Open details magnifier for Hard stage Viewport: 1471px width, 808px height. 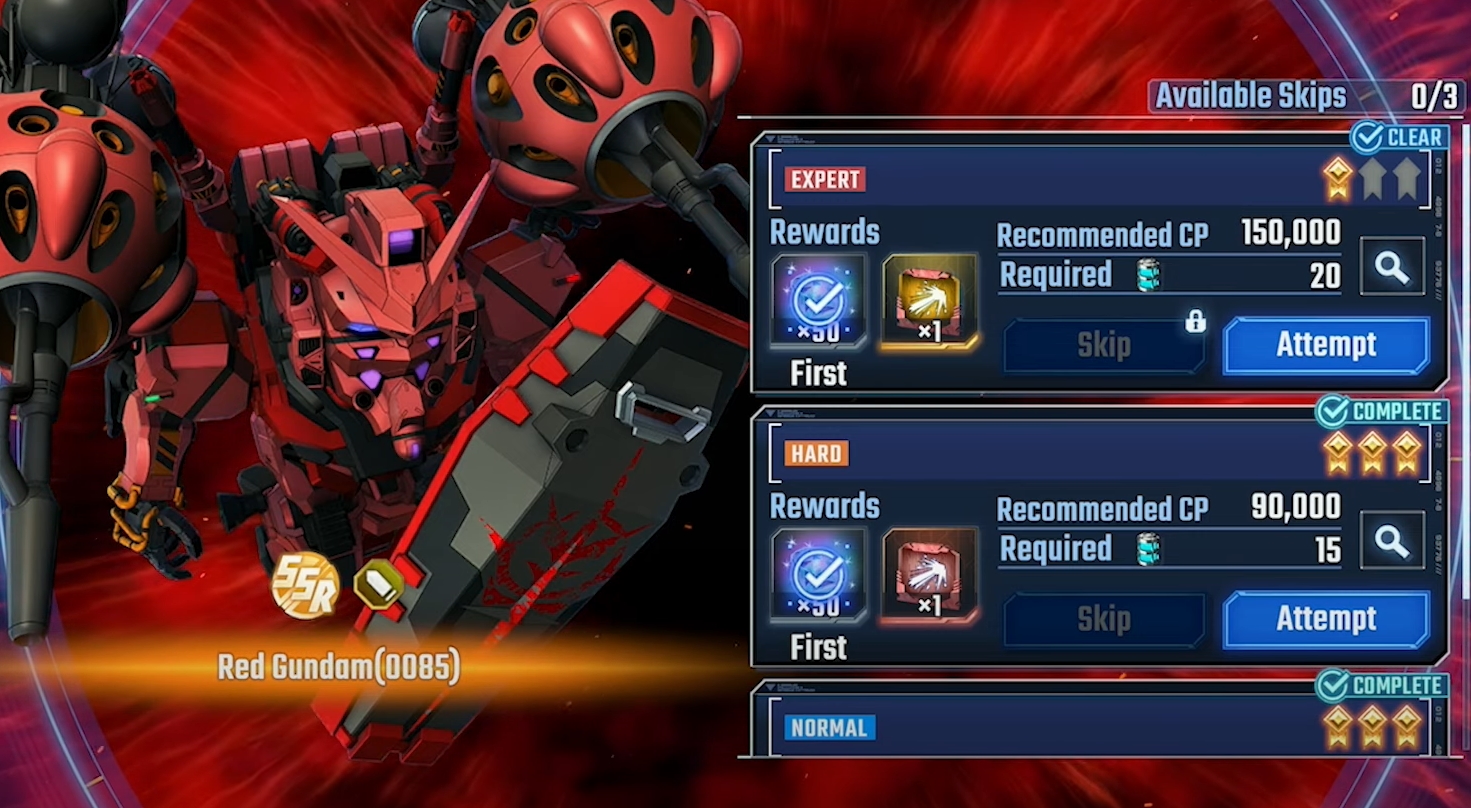coord(1391,541)
